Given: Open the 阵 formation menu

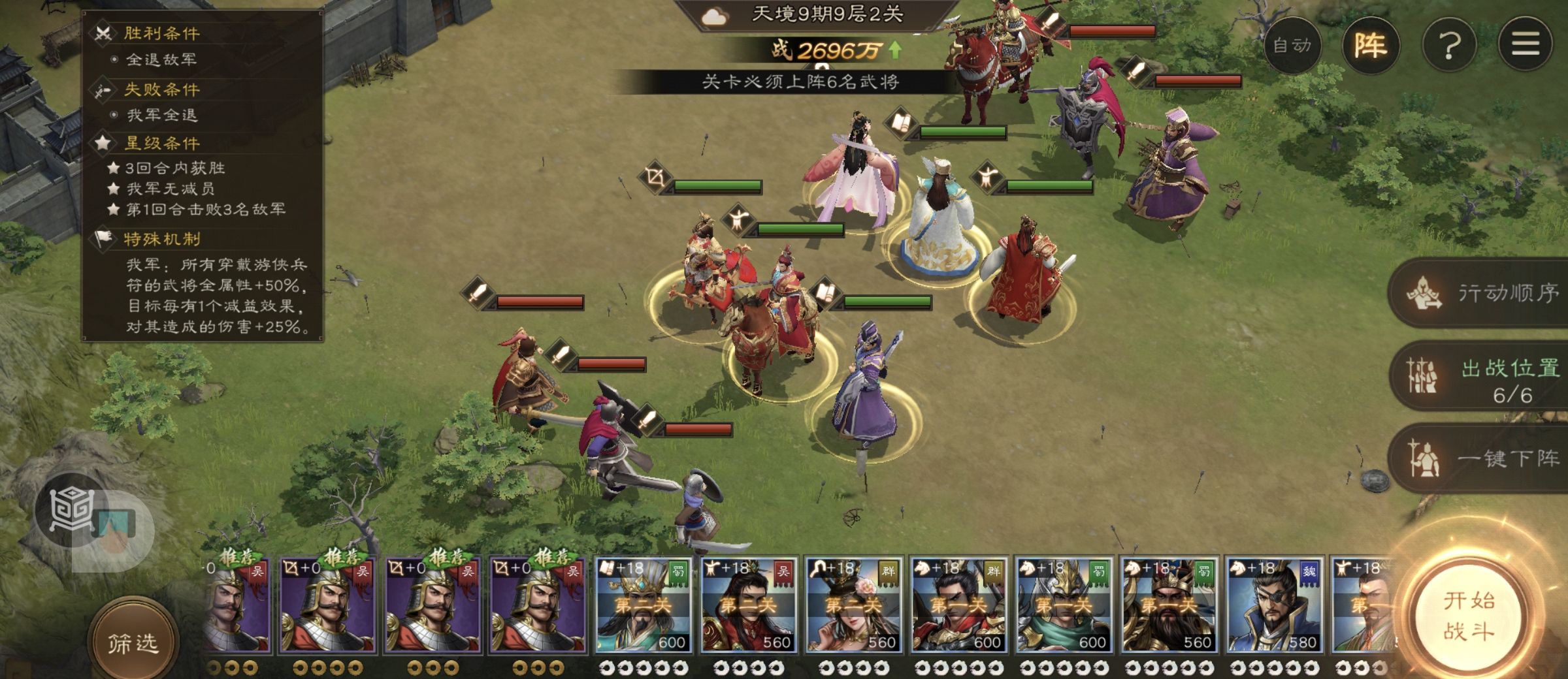Looking at the screenshot, I should click(x=1370, y=46).
